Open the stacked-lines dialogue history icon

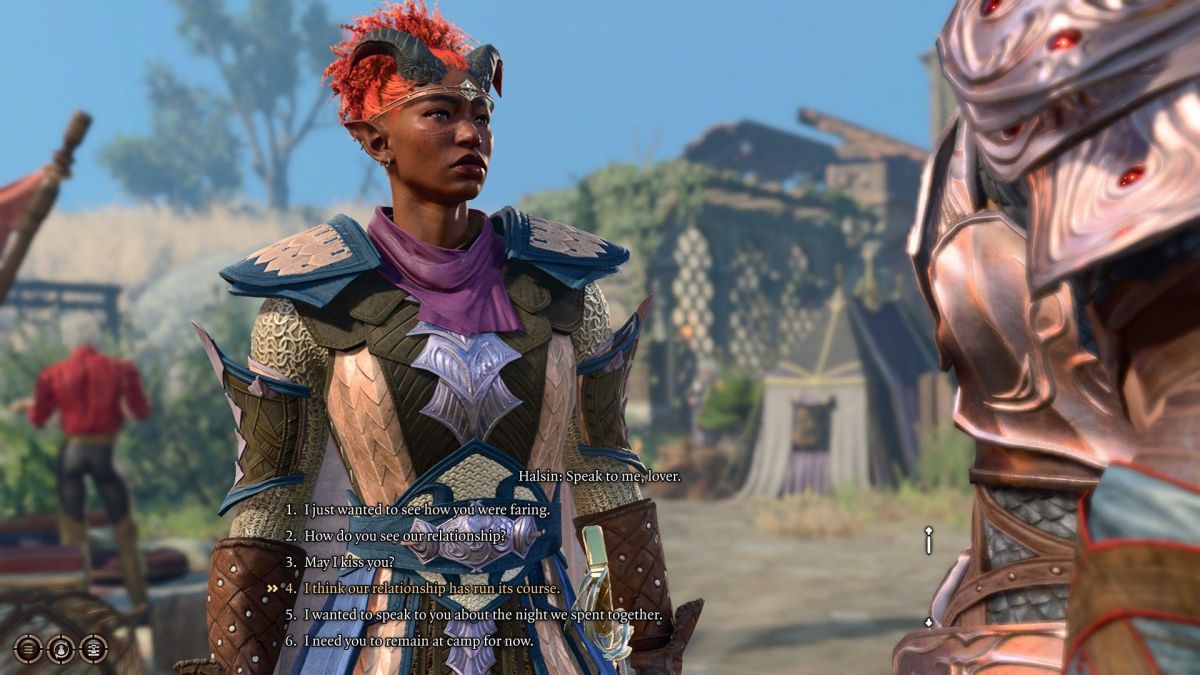(x=28, y=648)
